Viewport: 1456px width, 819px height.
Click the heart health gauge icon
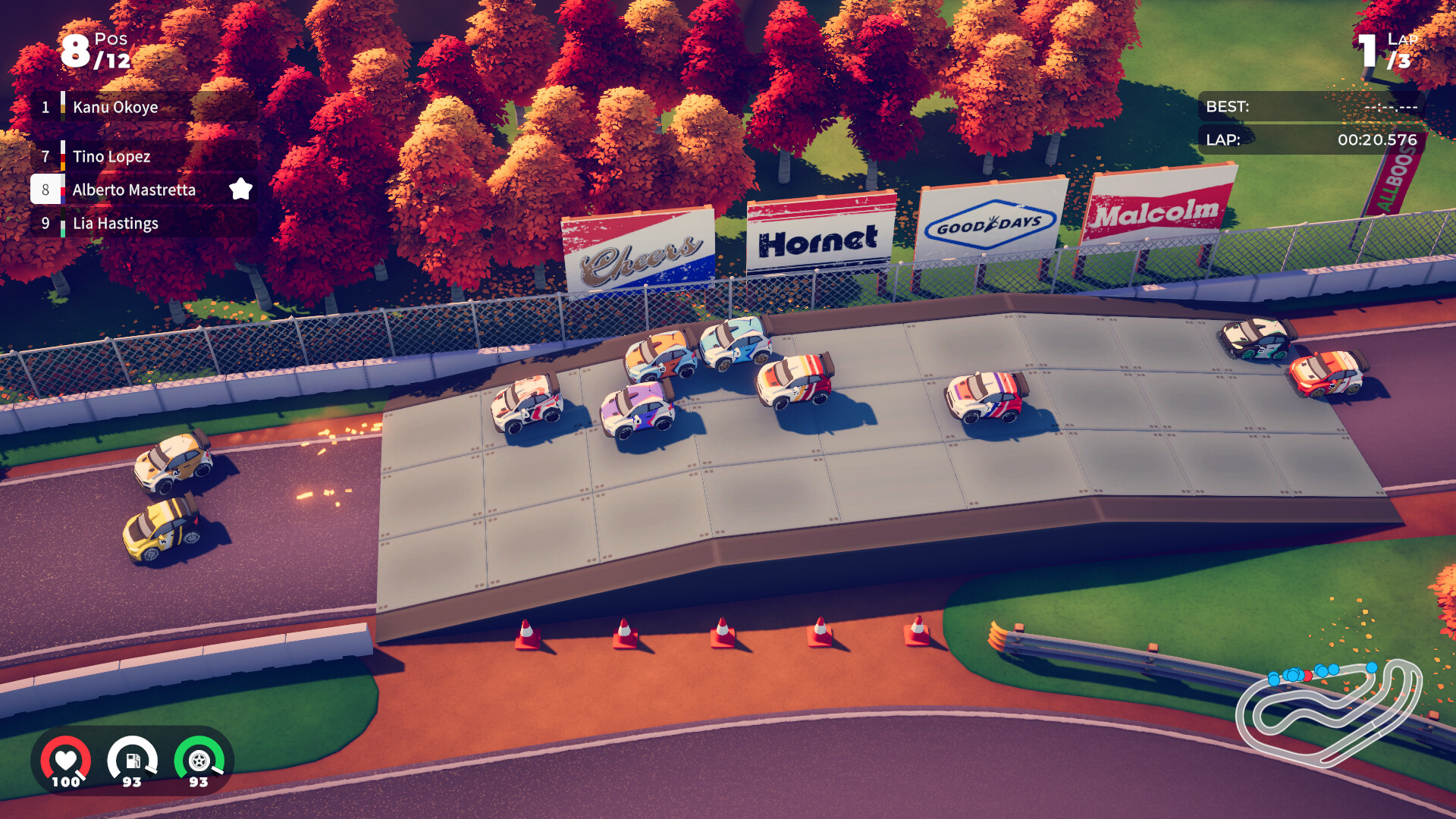pos(67,761)
